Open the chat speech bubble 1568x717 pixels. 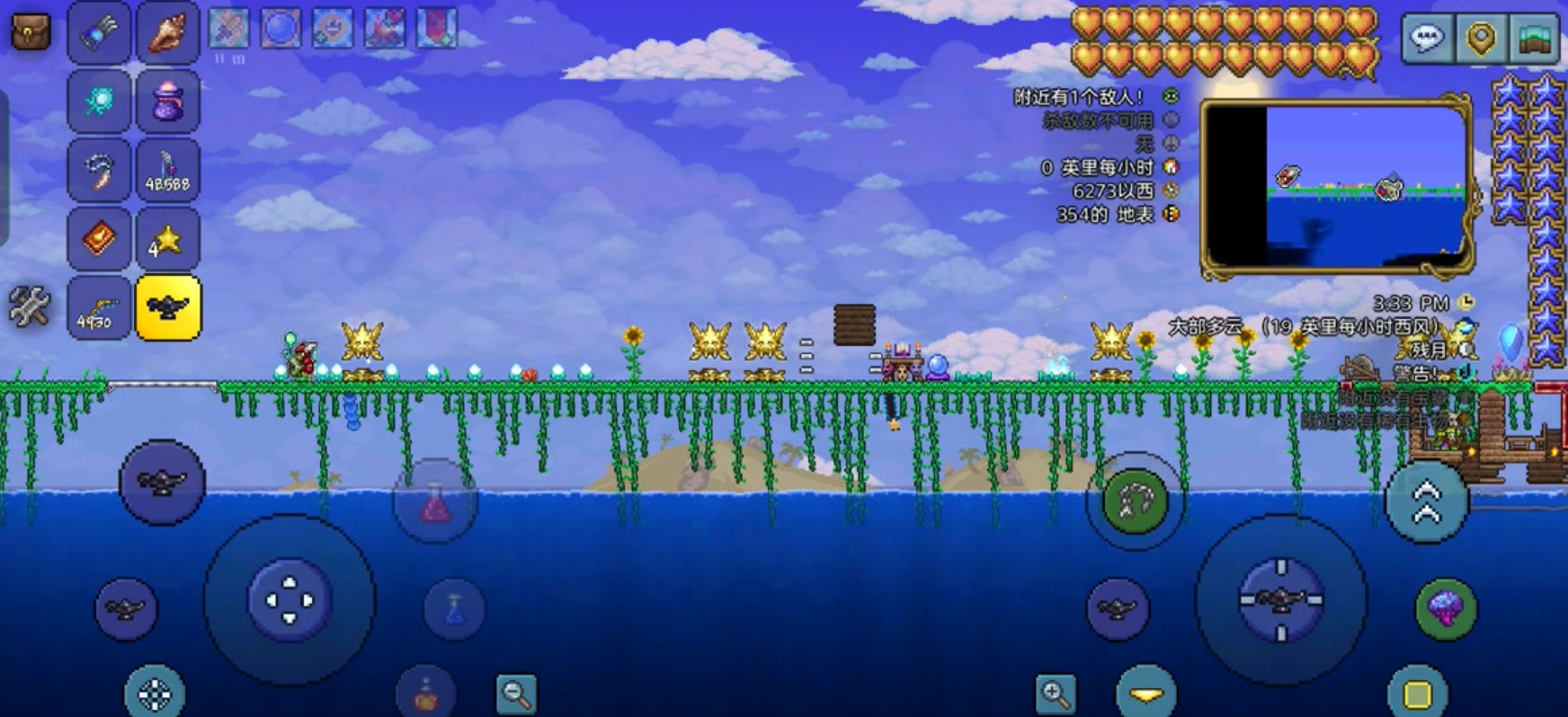point(1427,39)
